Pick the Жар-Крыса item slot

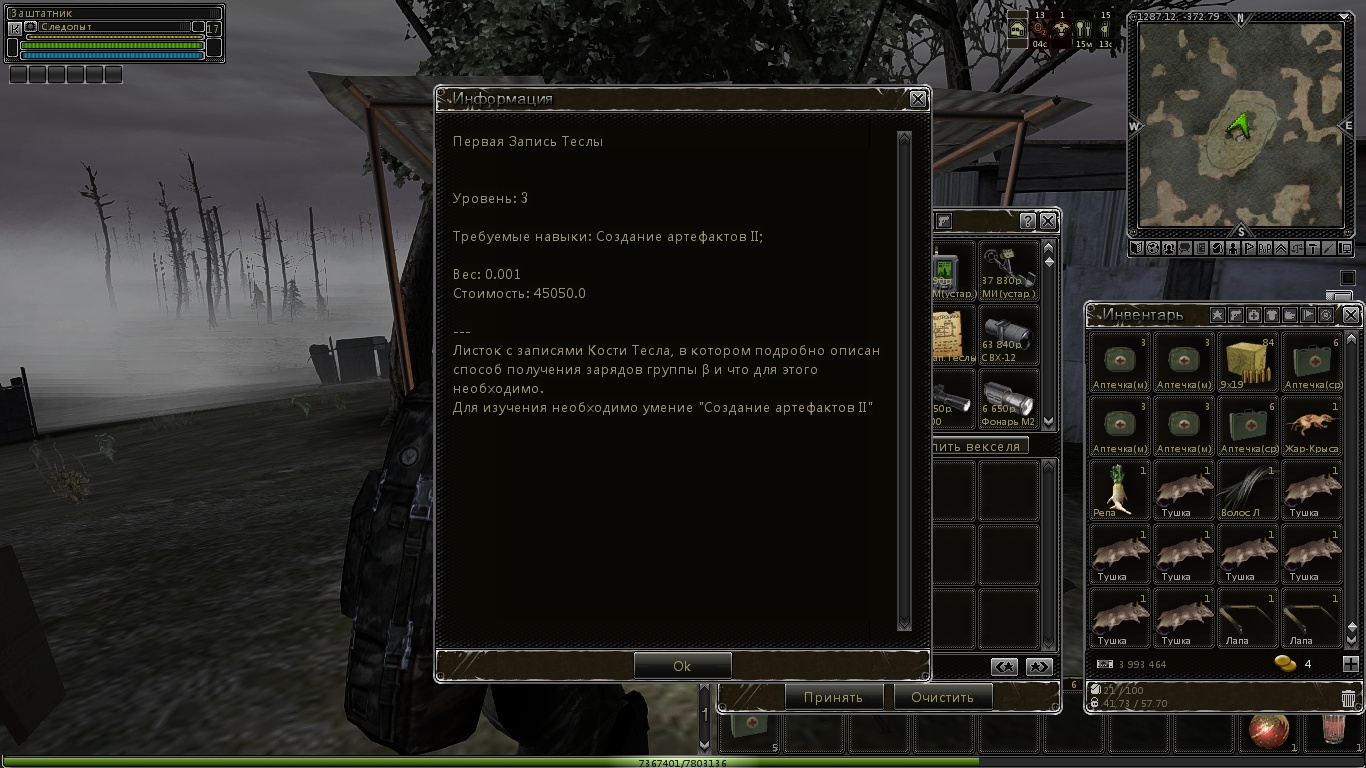click(x=1311, y=426)
